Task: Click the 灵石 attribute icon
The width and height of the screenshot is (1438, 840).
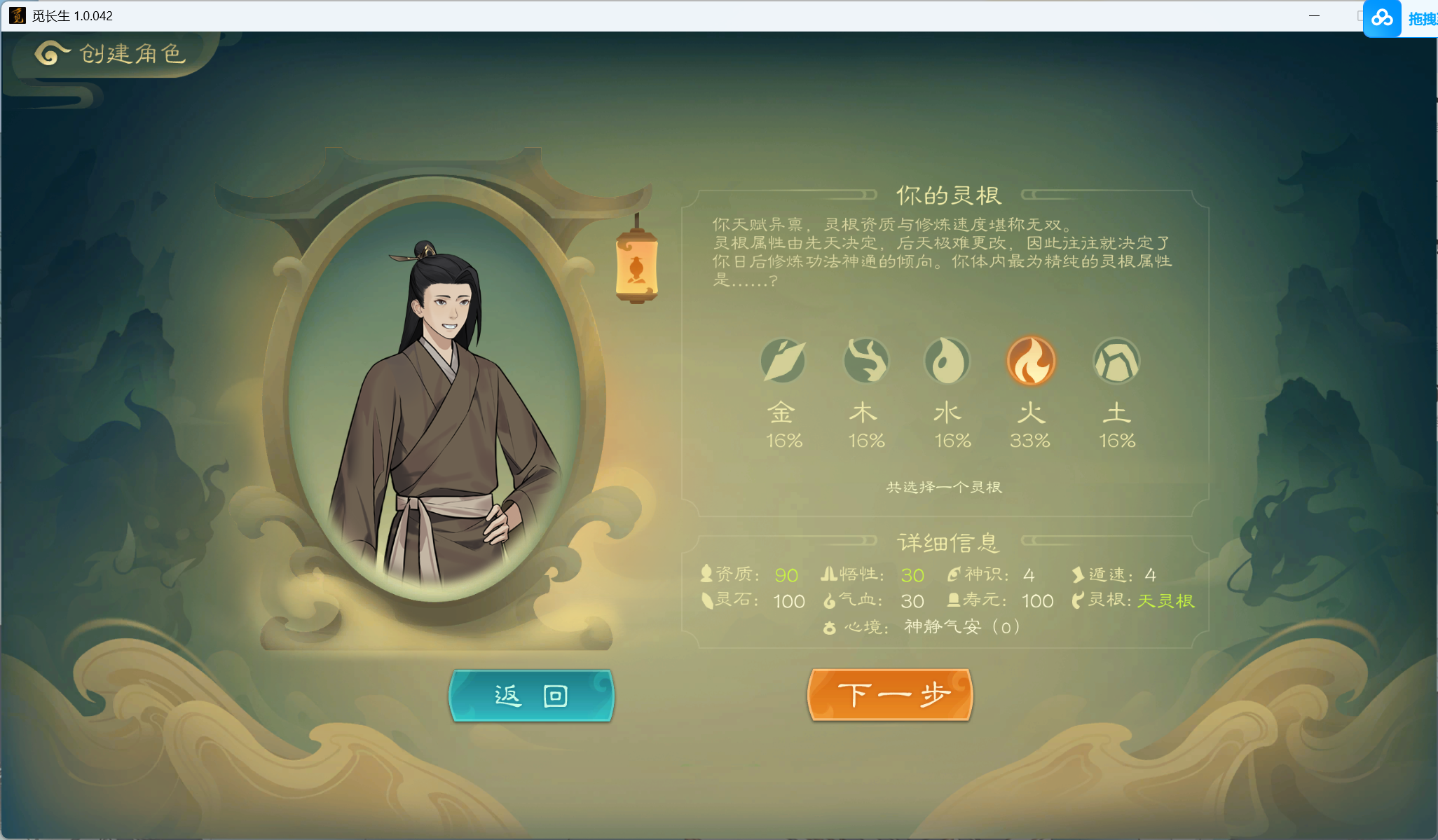Action: [706, 600]
